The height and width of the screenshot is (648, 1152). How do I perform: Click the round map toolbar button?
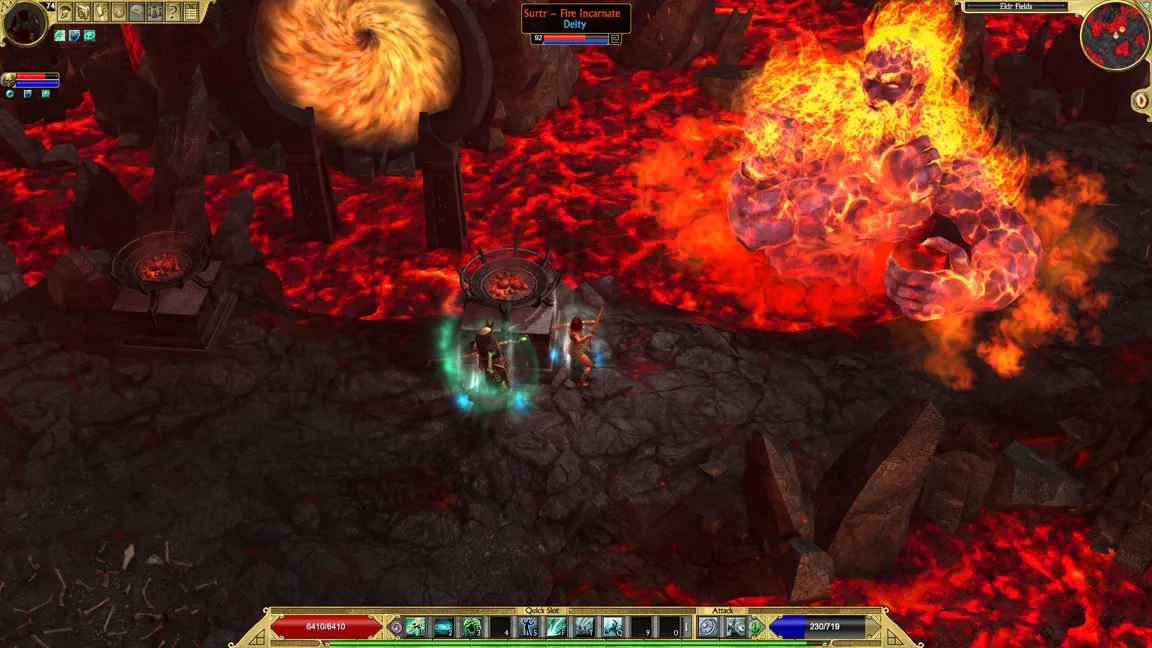119,12
